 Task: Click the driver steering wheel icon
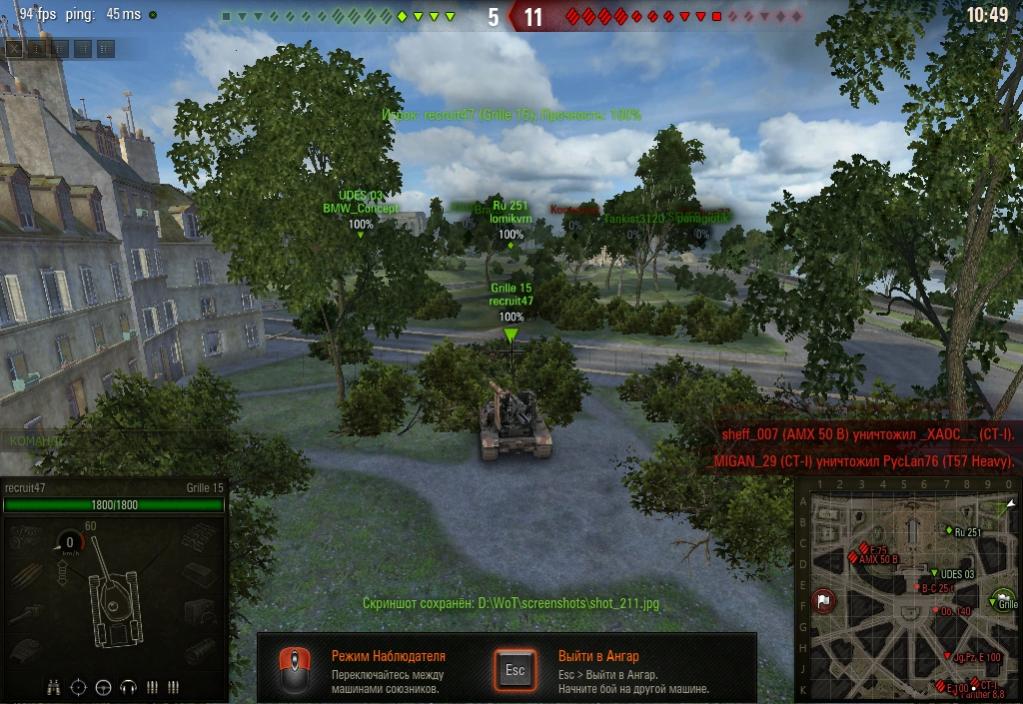(102, 687)
